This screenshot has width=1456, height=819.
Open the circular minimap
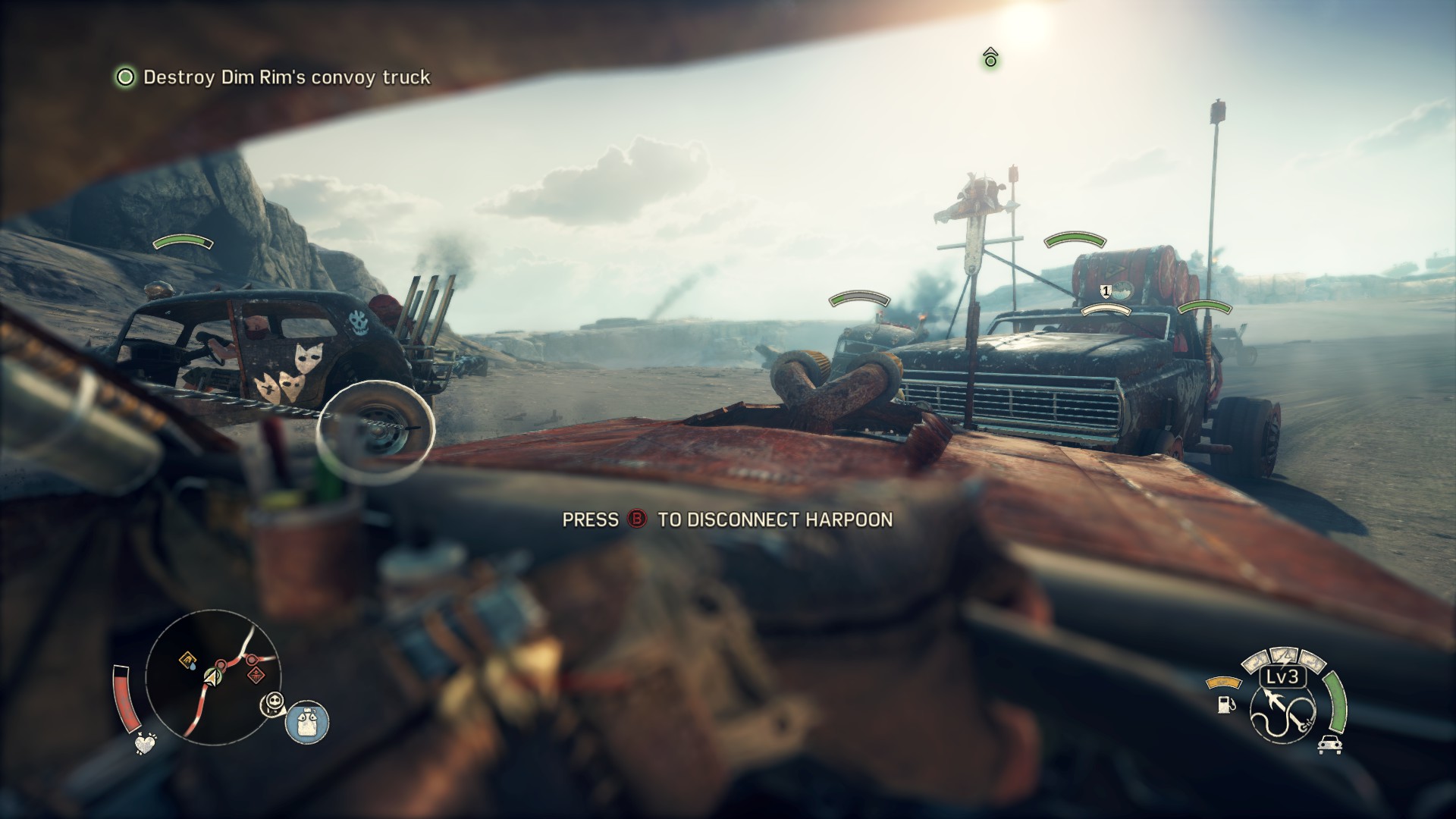[x=213, y=677]
